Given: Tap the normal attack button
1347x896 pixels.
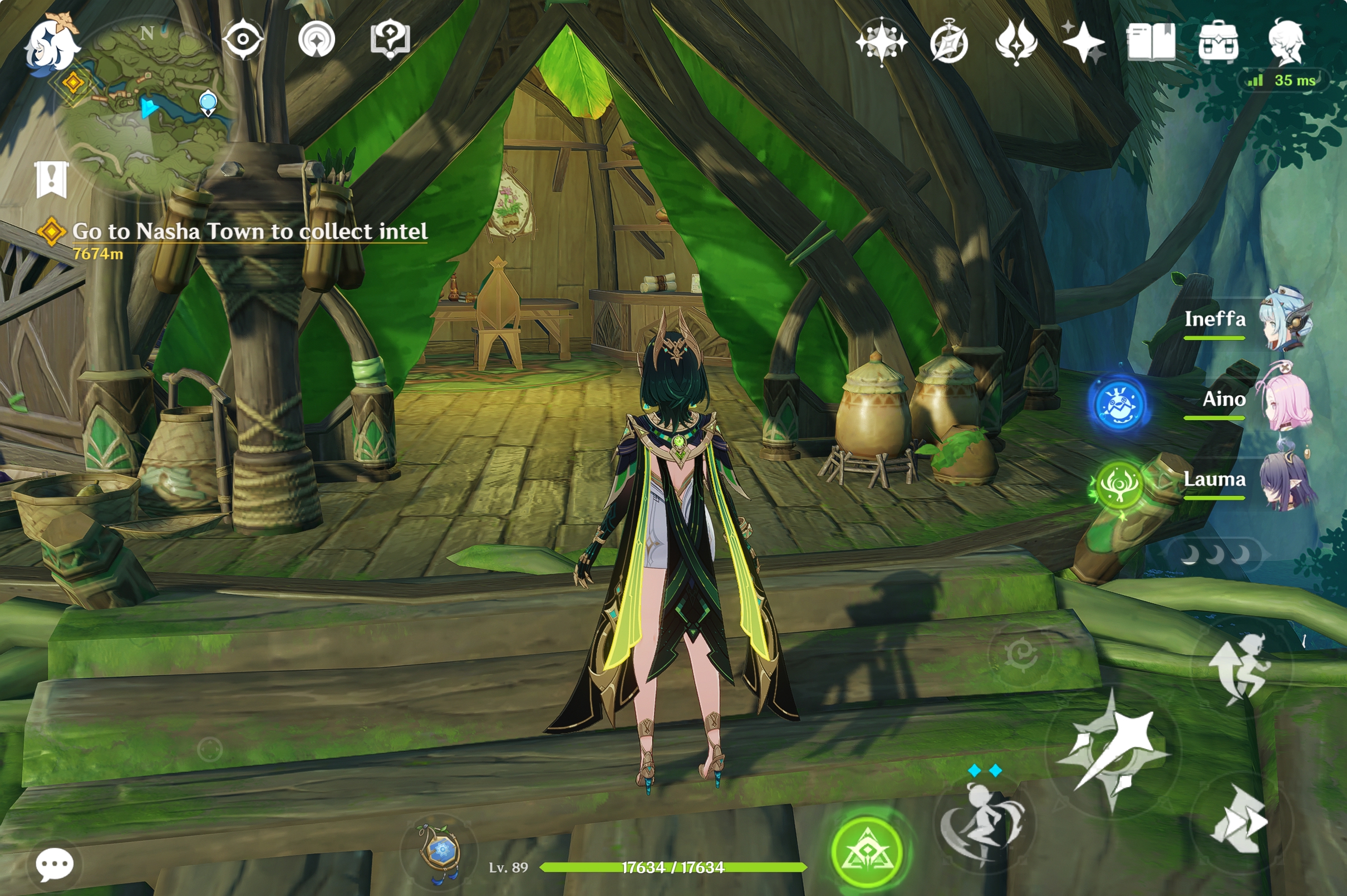Looking at the screenshot, I should [x=1113, y=751].
